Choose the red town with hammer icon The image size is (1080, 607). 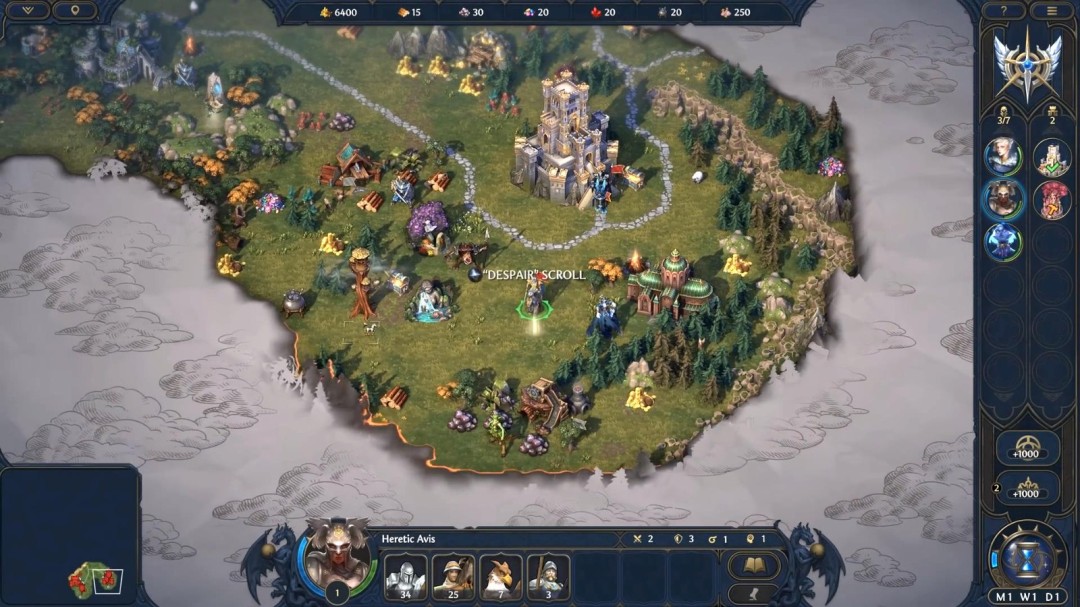click(1052, 199)
